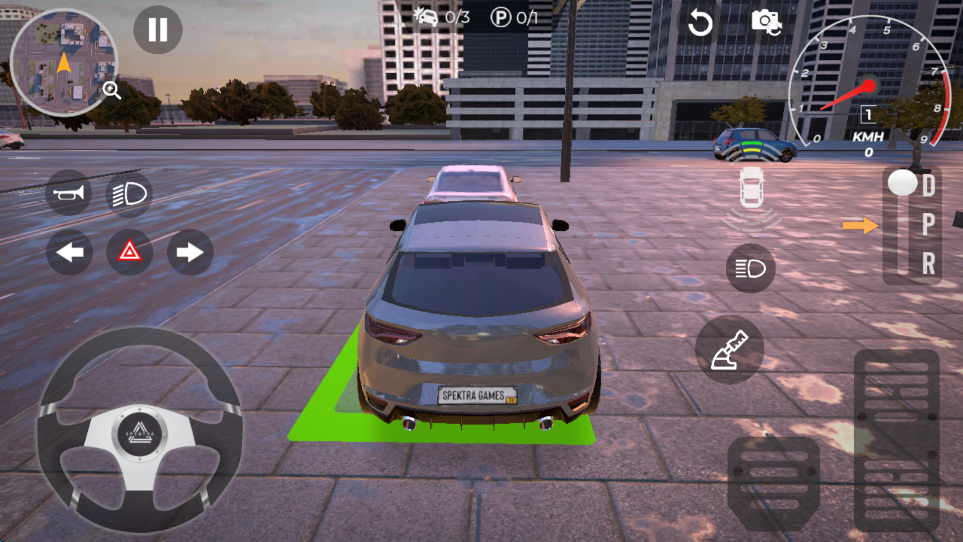Shift the gear selector to D
The width and height of the screenshot is (963, 542).
coord(929,184)
